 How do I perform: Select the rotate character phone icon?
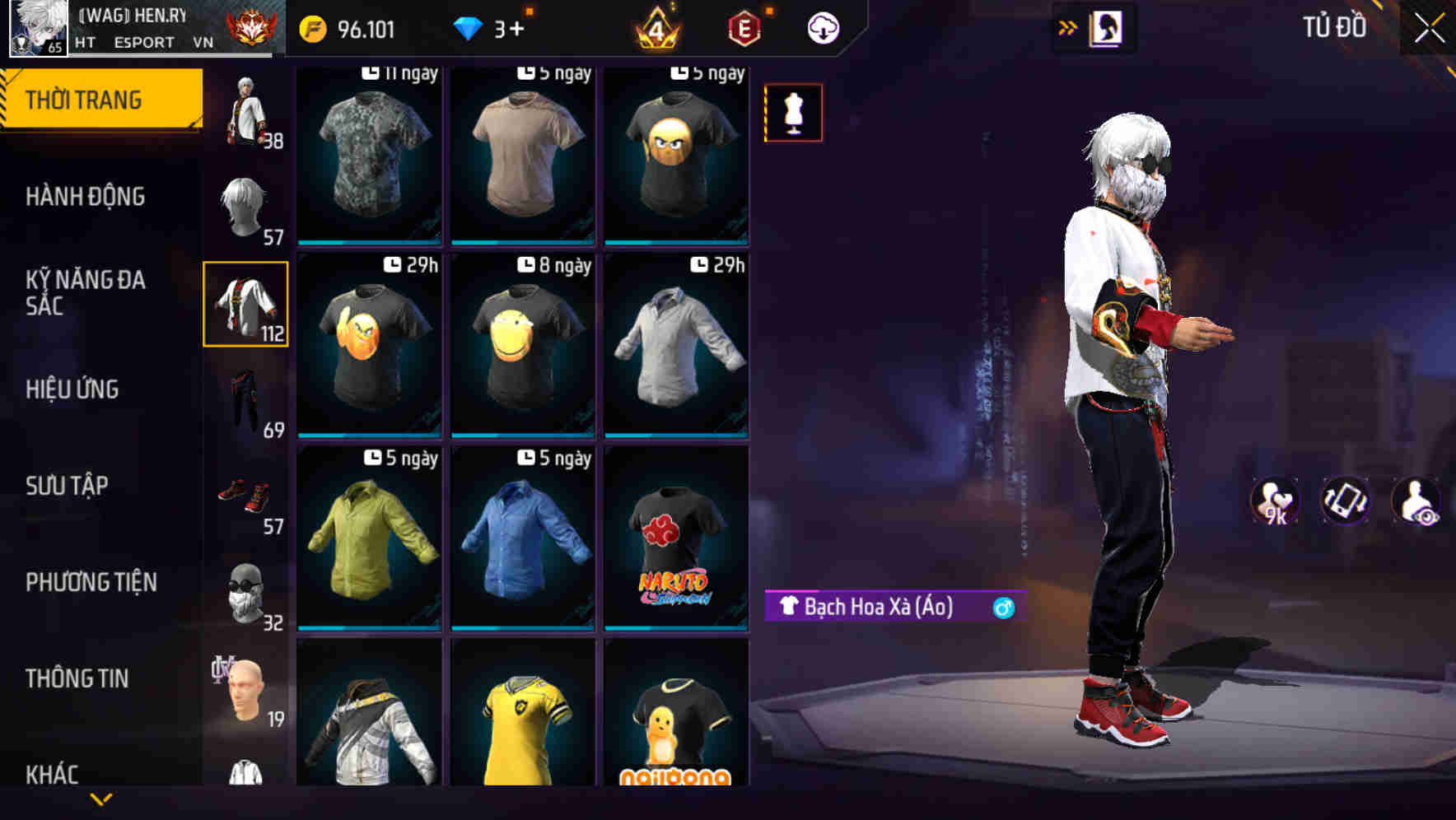coord(1344,500)
